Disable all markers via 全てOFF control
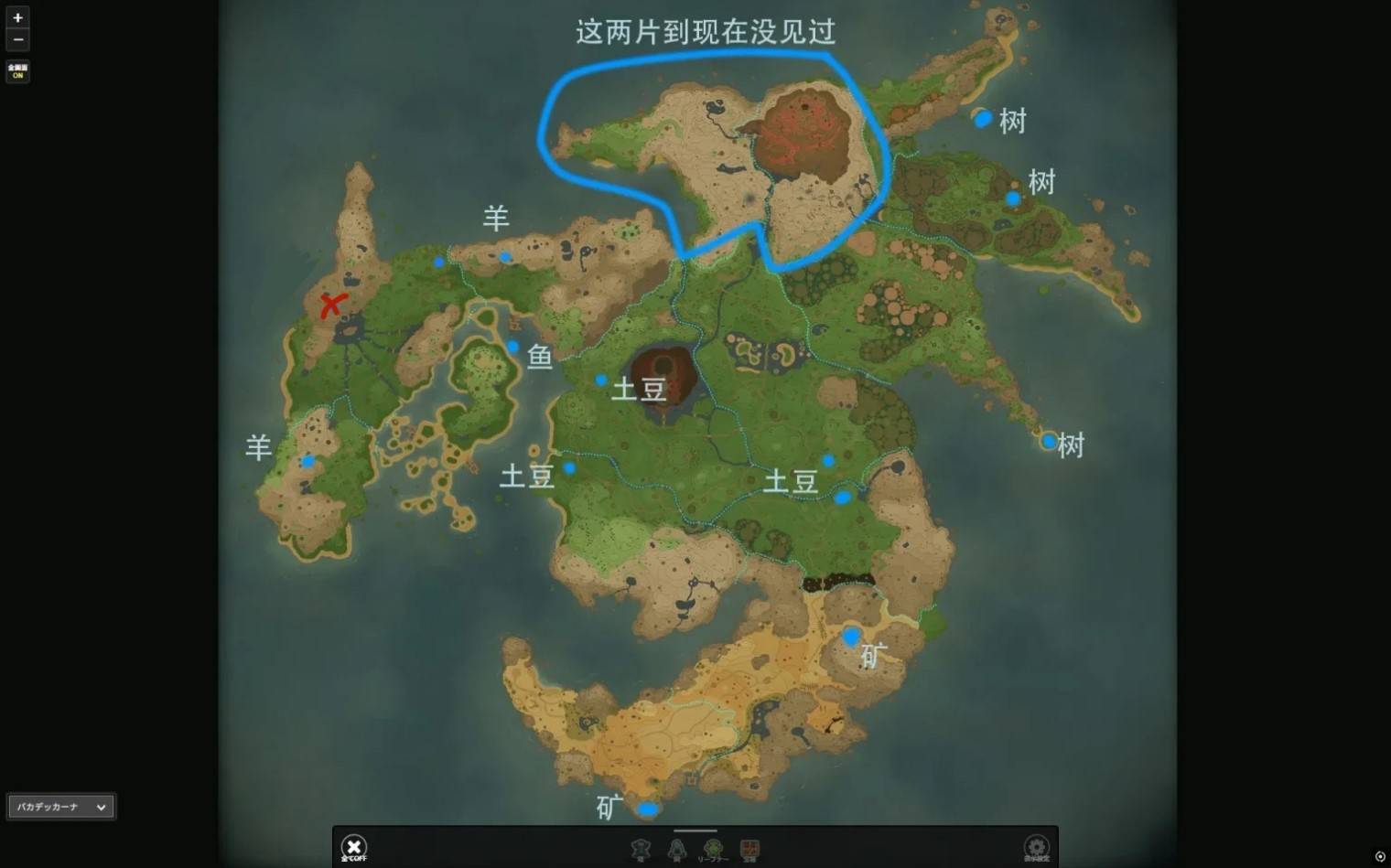The height and width of the screenshot is (868, 1391). tap(354, 846)
